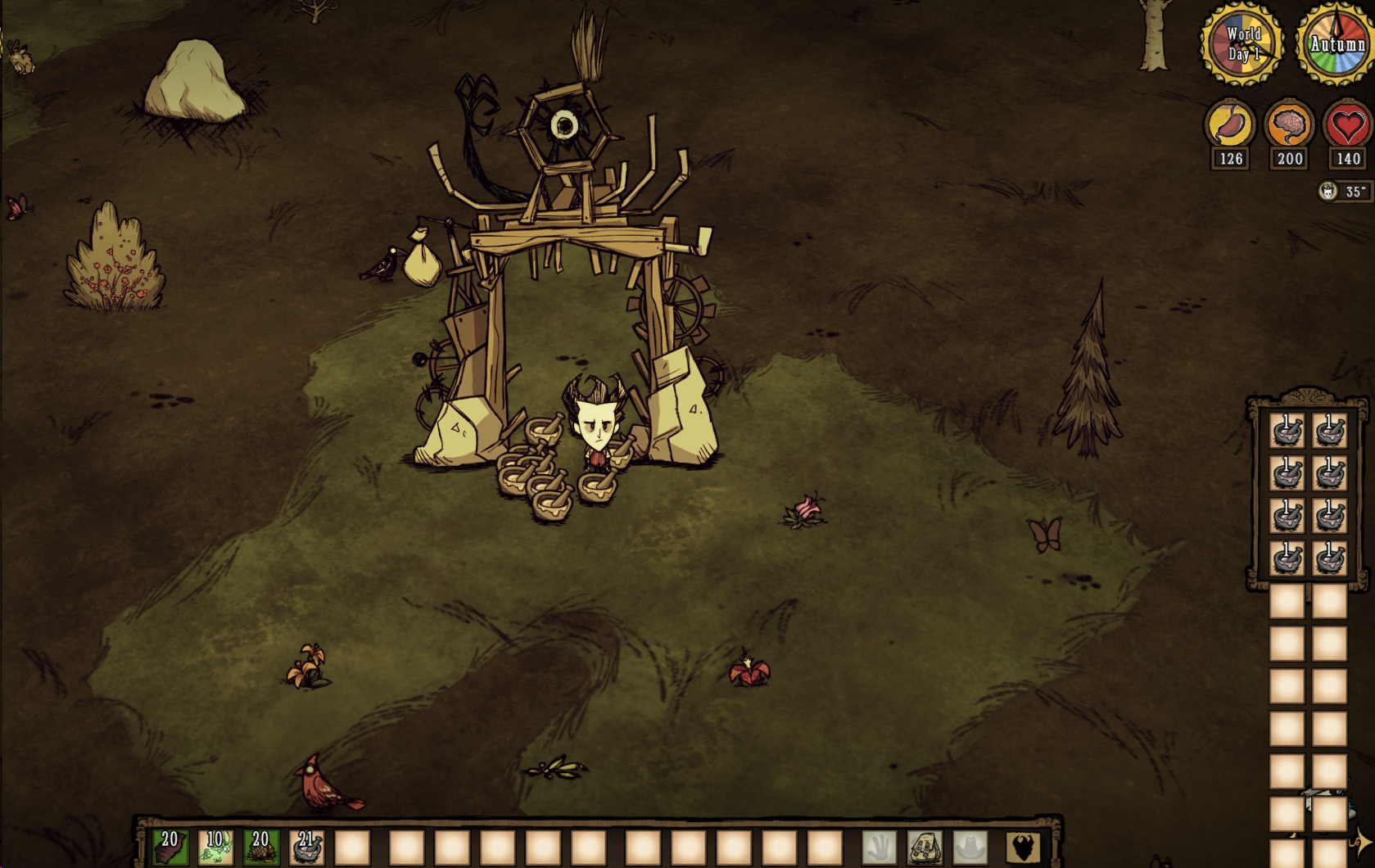
Task: Click the World Day 1 clock
Action: 1242,45
